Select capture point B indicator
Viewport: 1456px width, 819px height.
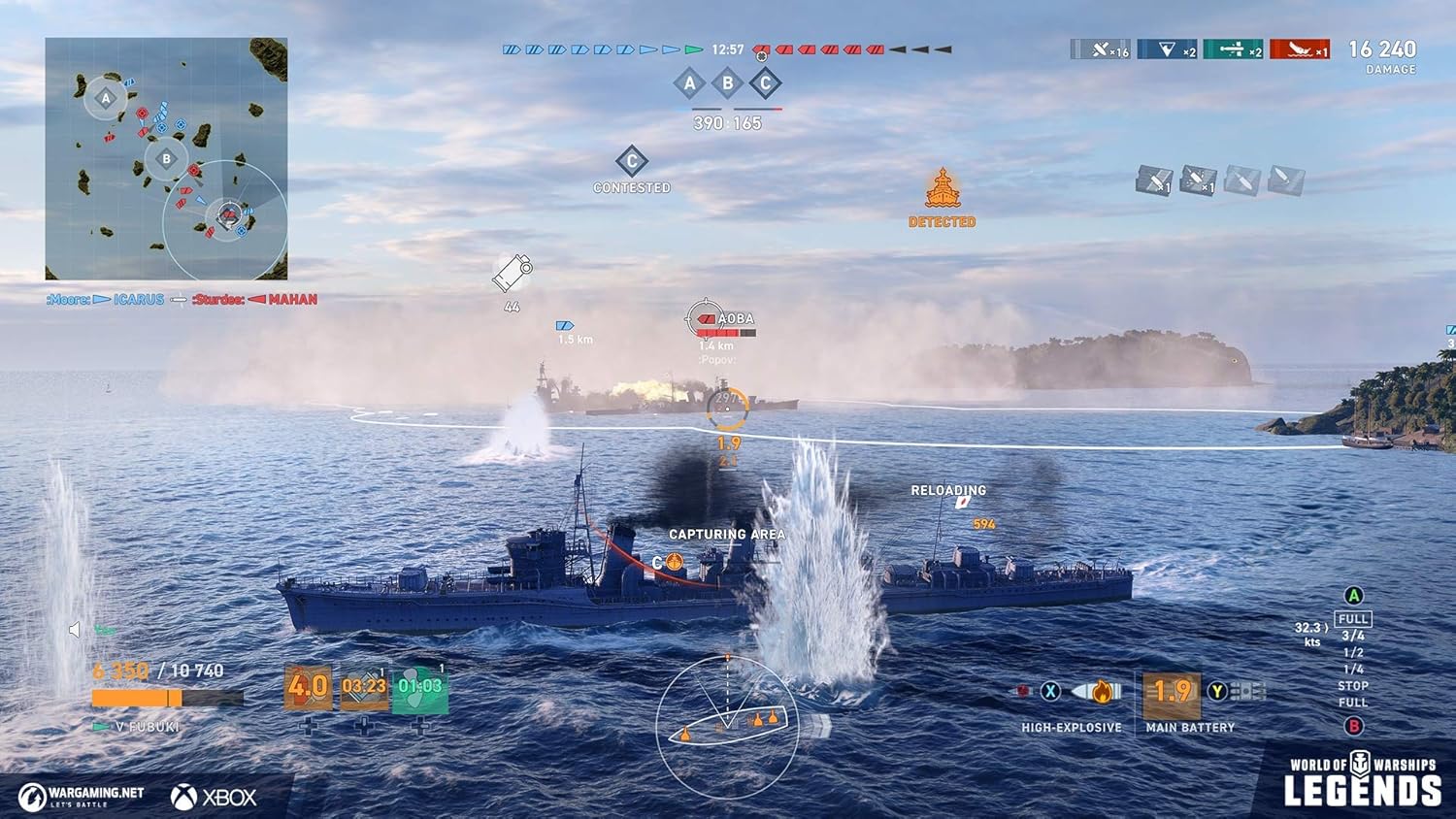(x=727, y=83)
